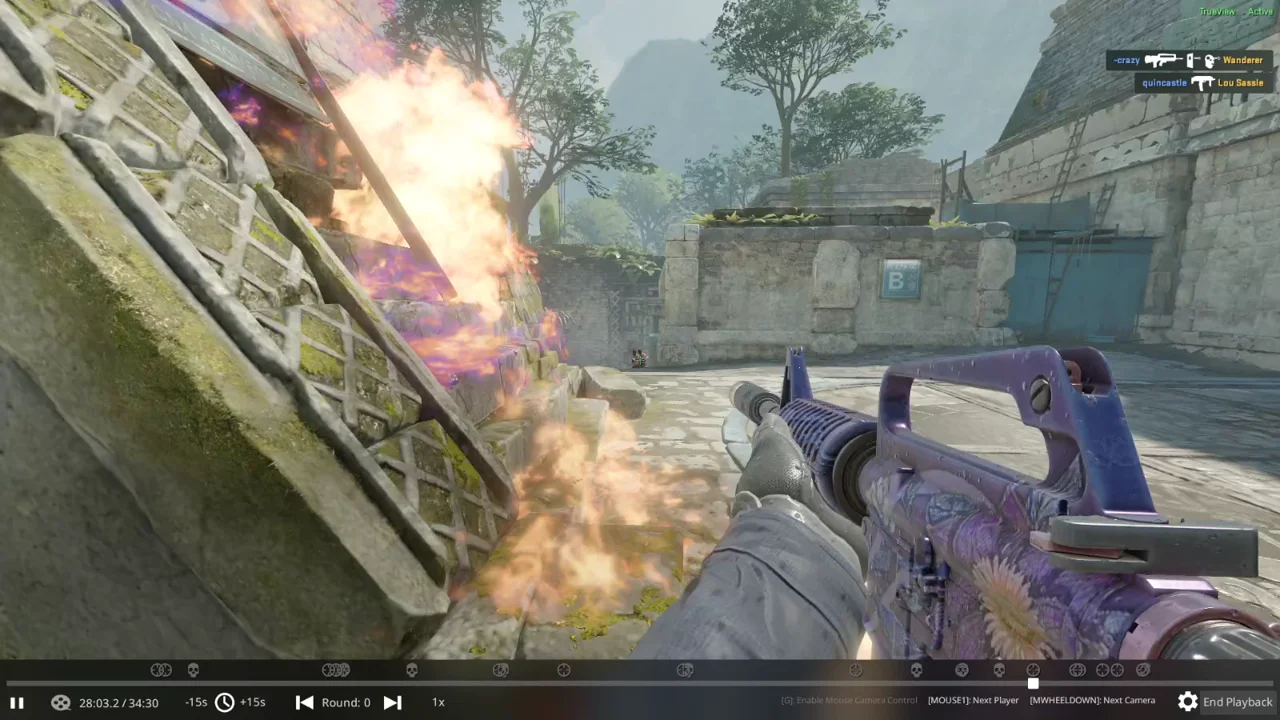Click End Playback
This screenshot has width=1280, height=720.
[x=1237, y=702]
